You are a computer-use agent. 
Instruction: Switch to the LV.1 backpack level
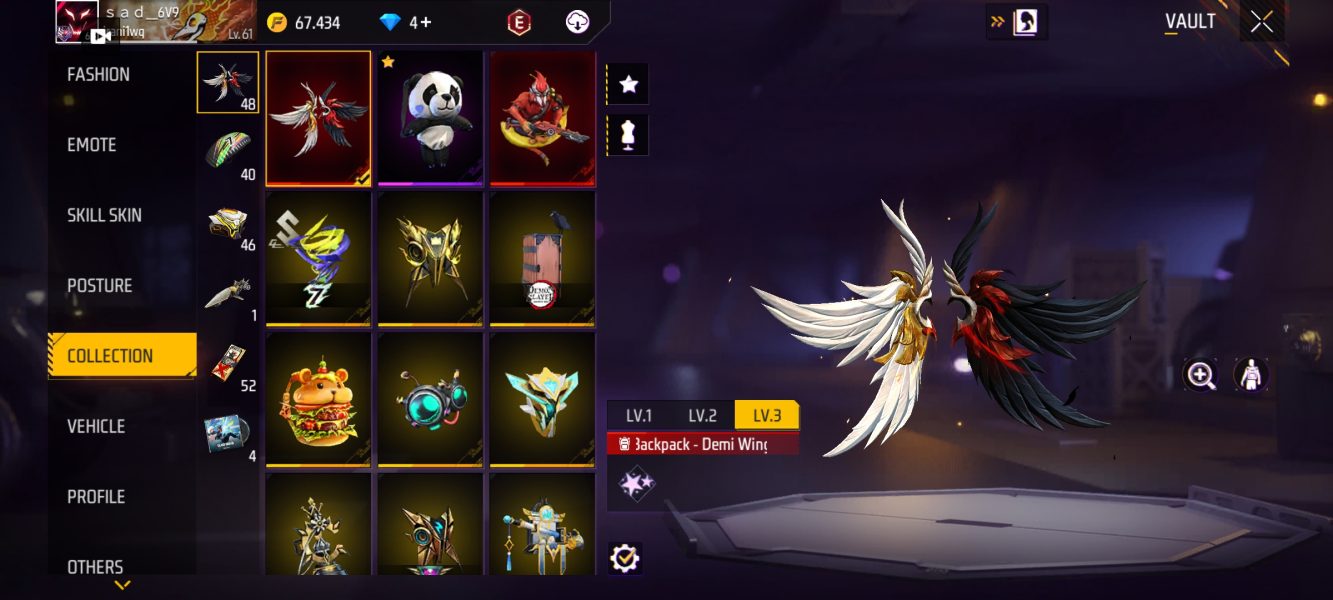pyautogui.click(x=639, y=416)
